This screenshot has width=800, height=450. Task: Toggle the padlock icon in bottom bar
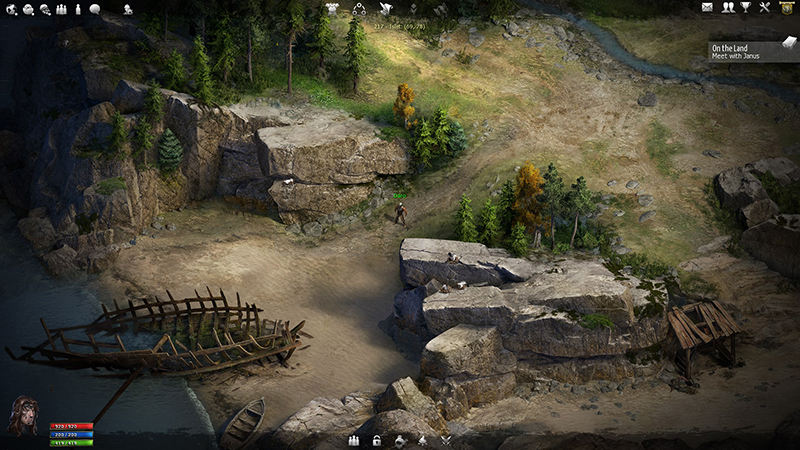[x=377, y=440]
